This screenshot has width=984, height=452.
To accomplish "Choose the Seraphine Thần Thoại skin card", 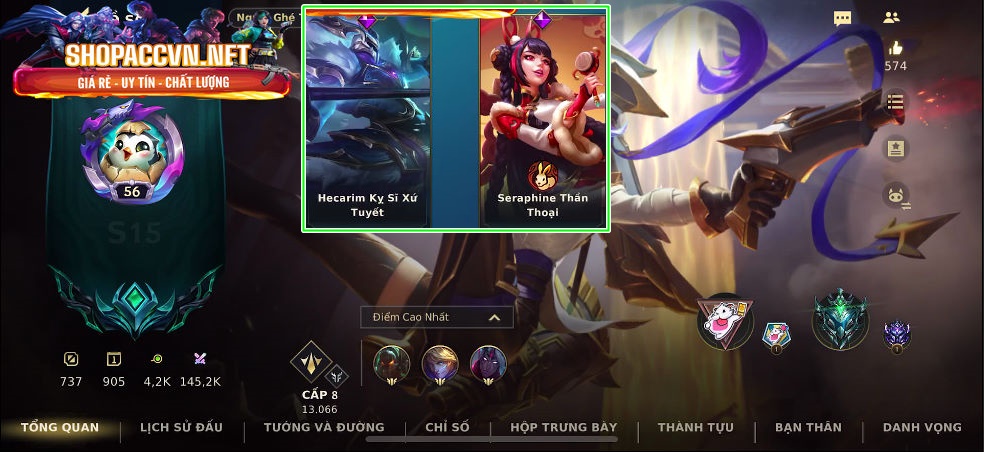I will 543,120.
